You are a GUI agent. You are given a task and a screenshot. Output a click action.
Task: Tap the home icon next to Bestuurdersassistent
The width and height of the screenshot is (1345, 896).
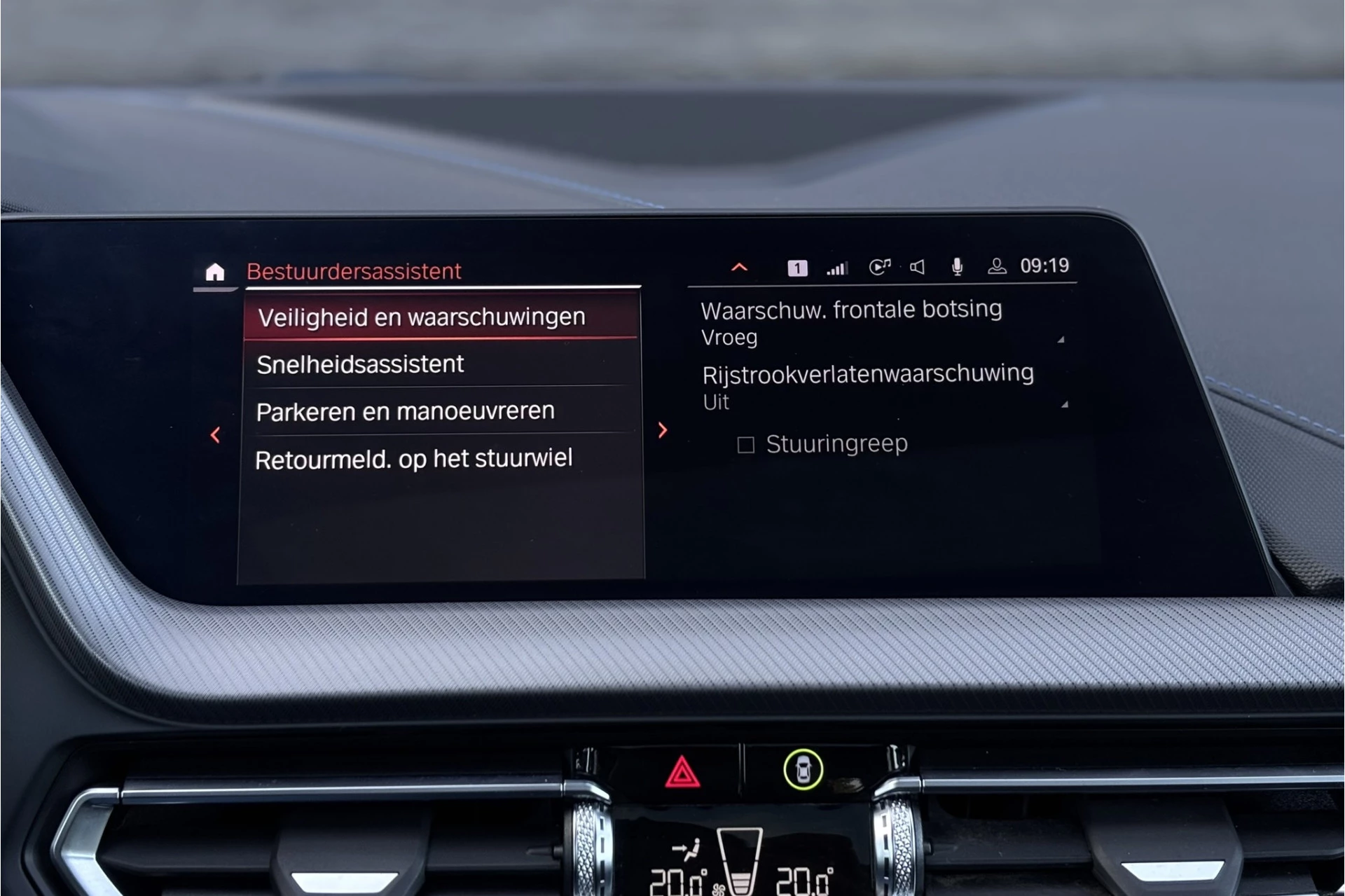[214, 270]
